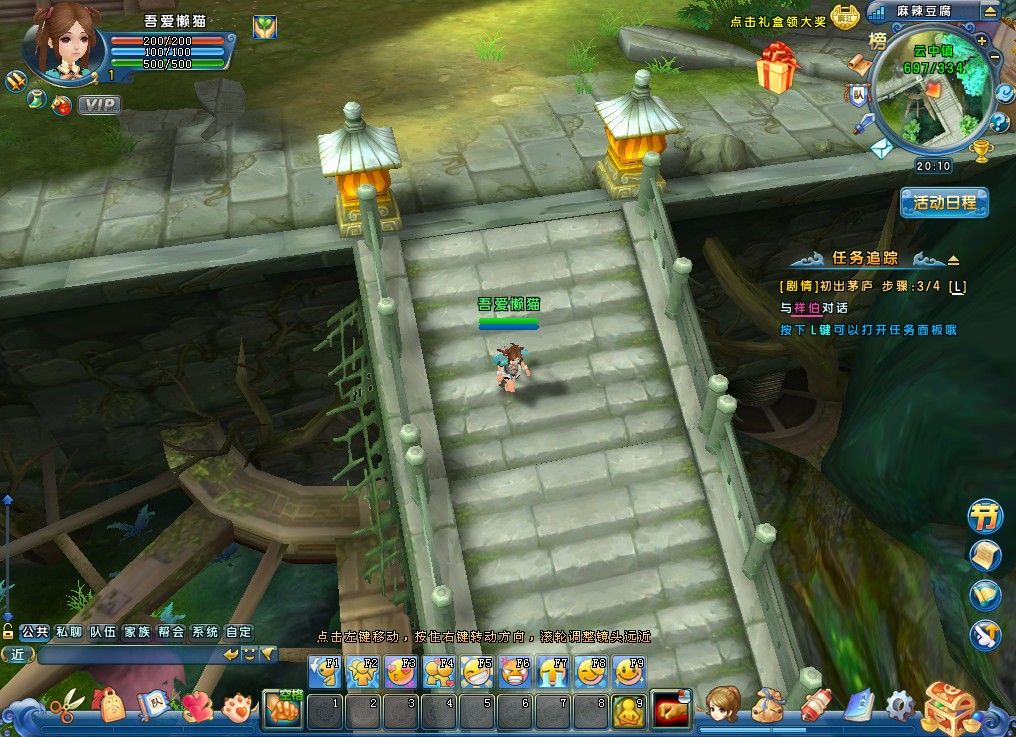1016x737 pixels.
Task: Open the gold trophy icon by the minimap
Action: (981, 151)
